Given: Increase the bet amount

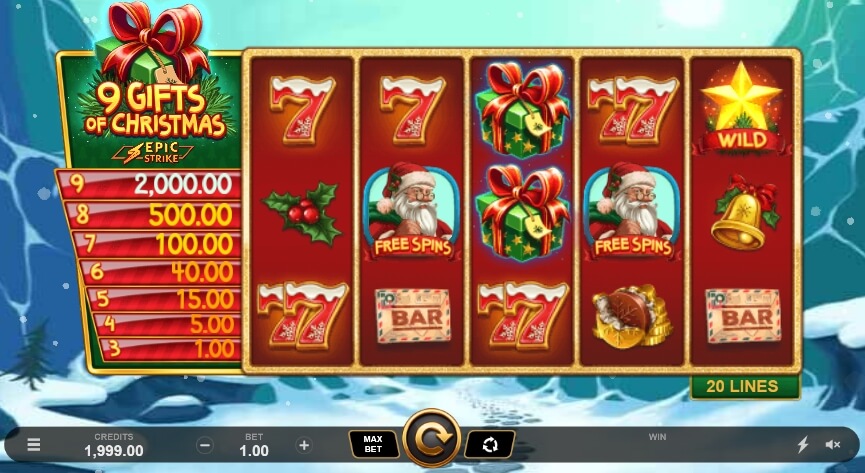Looking at the screenshot, I should [x=304, y=445].
